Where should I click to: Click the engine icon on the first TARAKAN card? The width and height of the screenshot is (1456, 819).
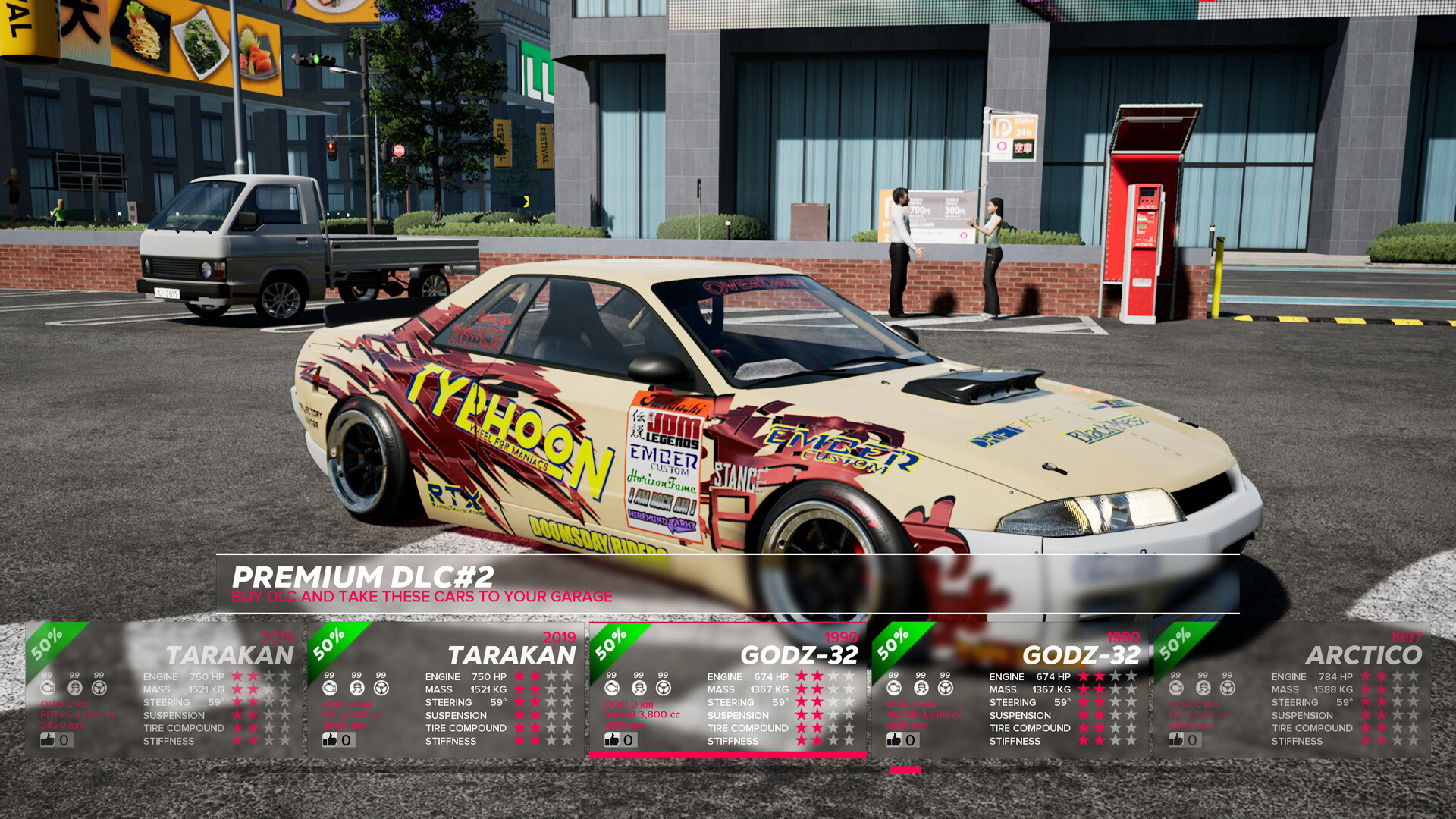click(x=49, y=689)
